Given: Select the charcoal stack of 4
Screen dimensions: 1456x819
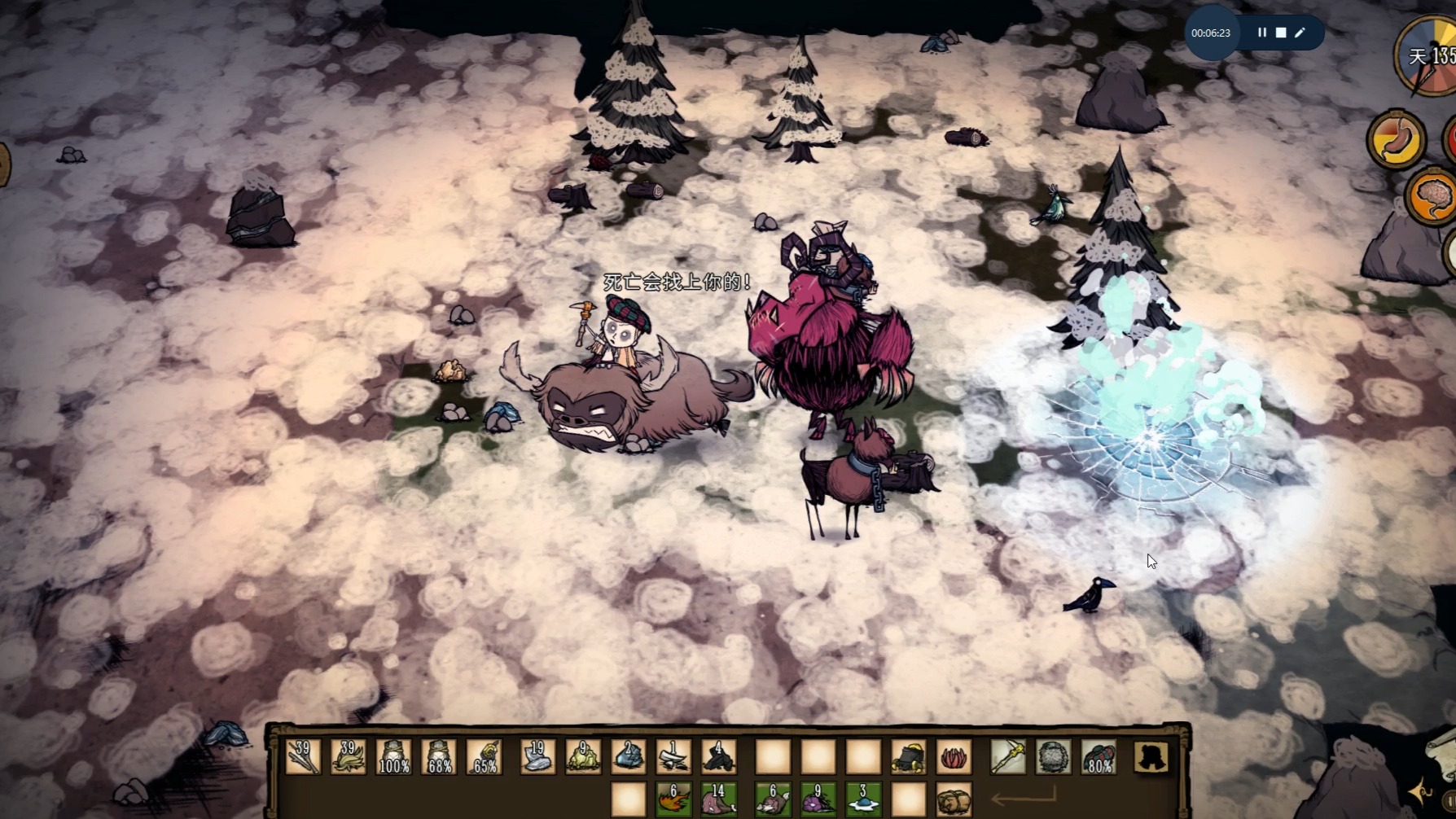Looking at the screenshot, I should 719,757.
